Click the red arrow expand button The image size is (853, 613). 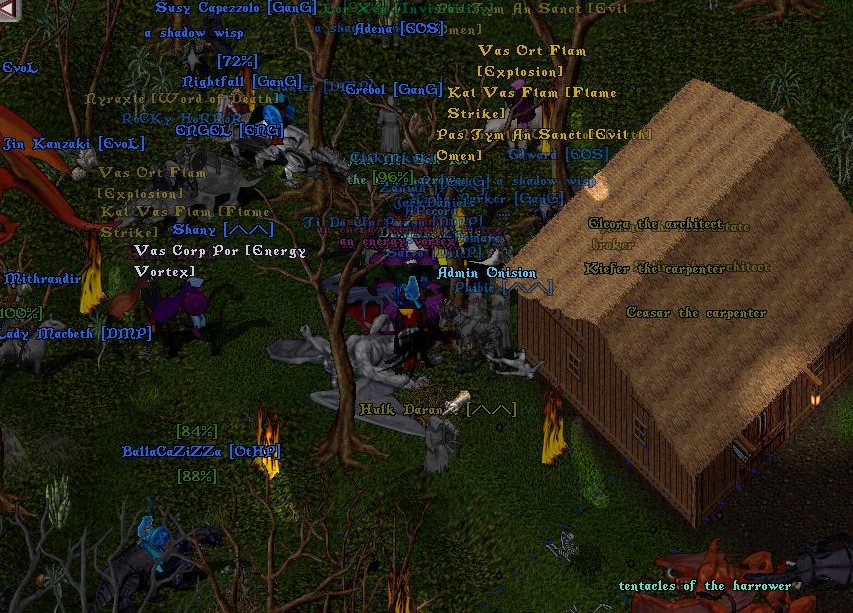(x=10, y=11)
